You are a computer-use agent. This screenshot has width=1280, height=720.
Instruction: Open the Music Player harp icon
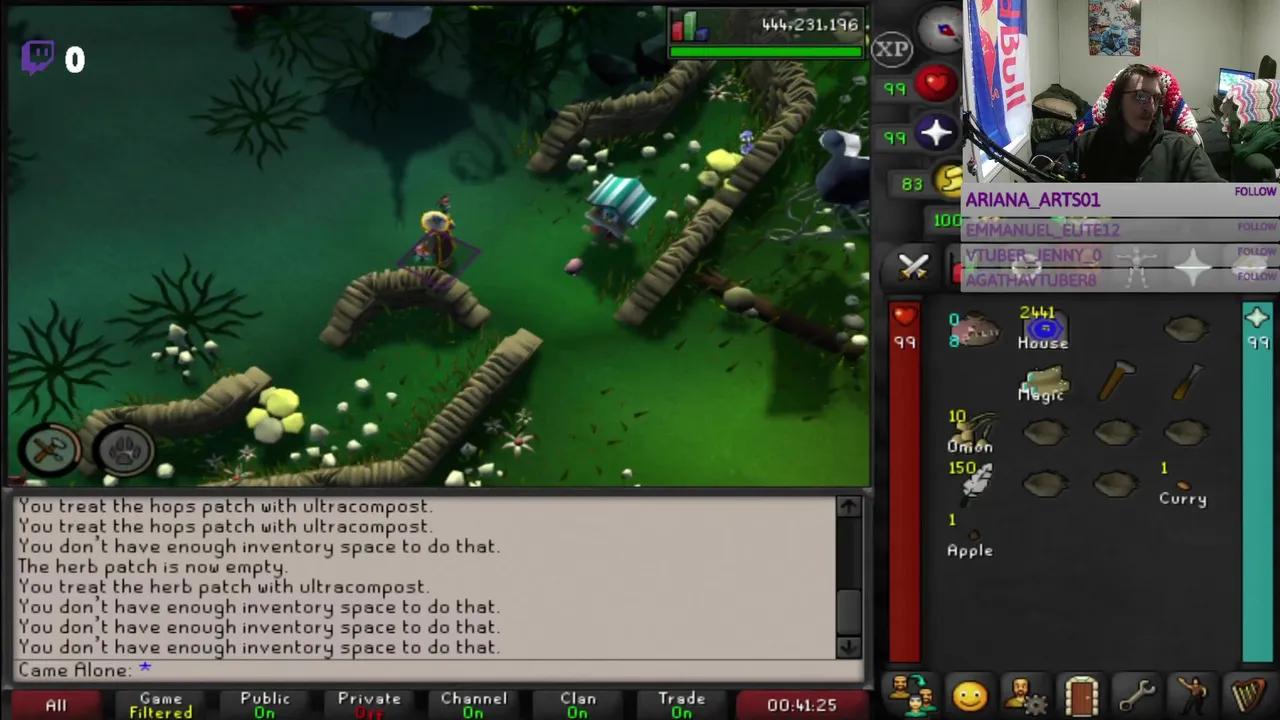(1251, 693)
